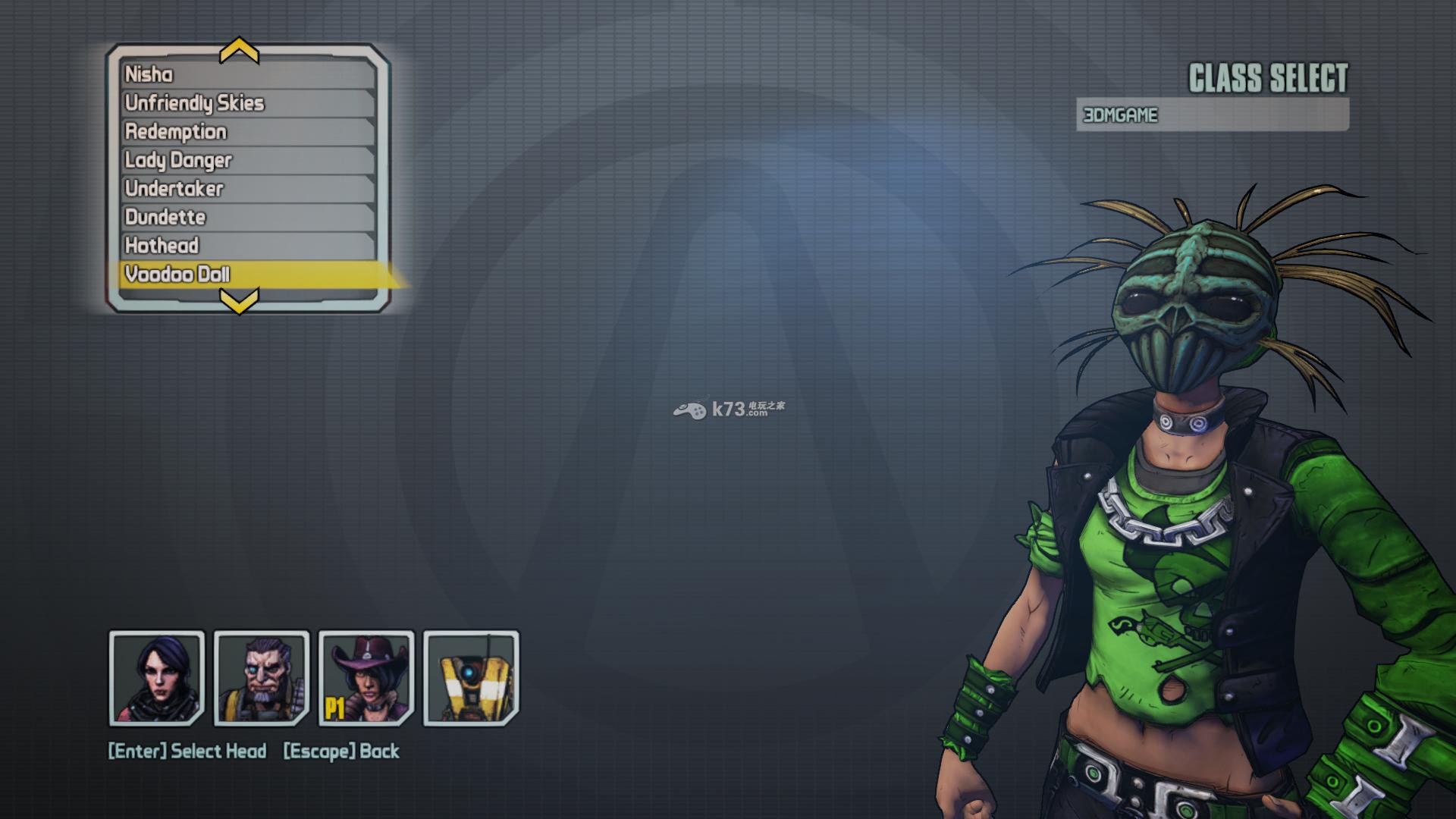Pick Nisha's portrait marked P1
Viewport: 1456px width, 819px height.
click(366, 677)
